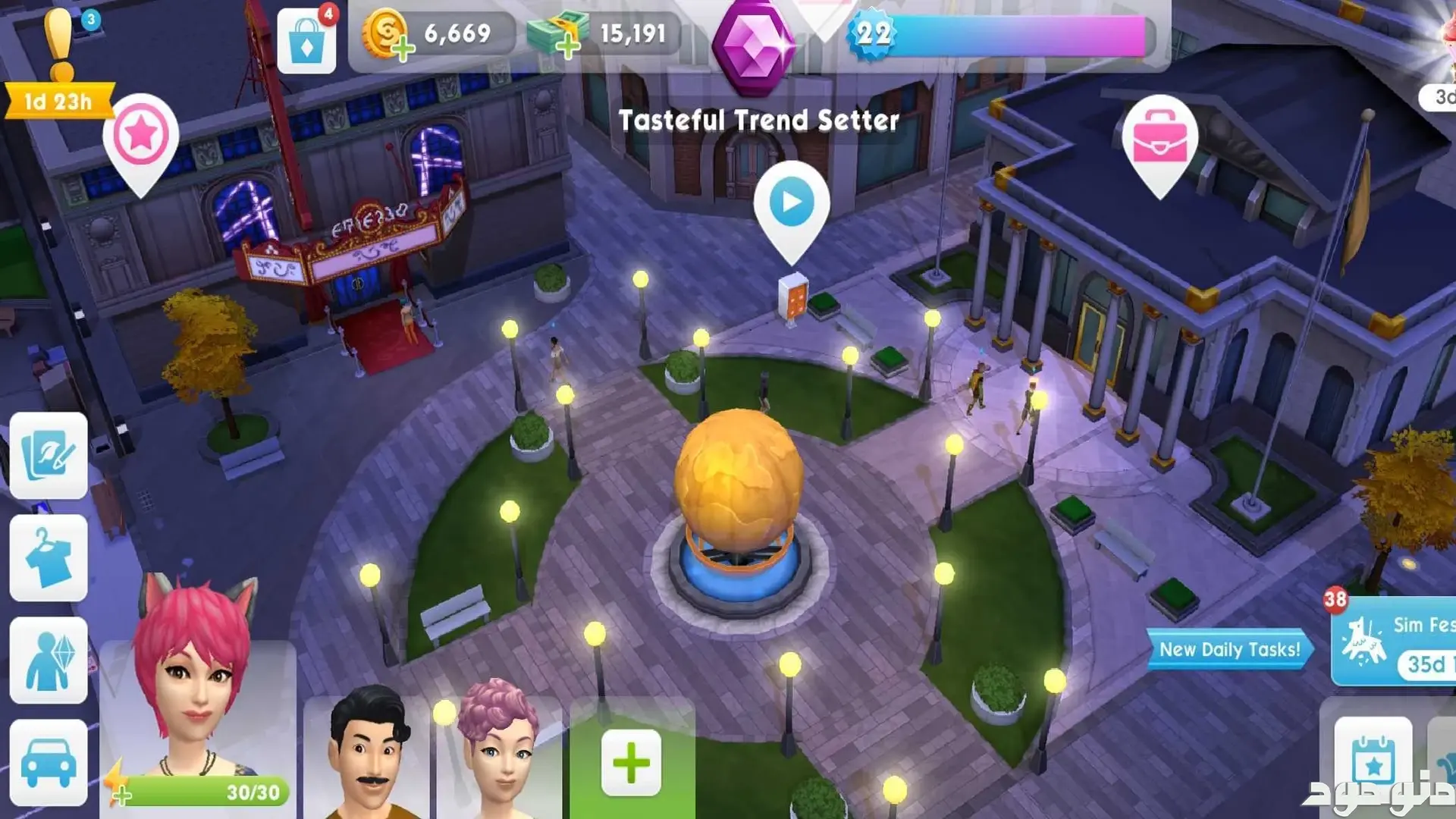Open the shopping bag store icon
The height and width of the screenshot is (819, 1456).
coord(306,42)
